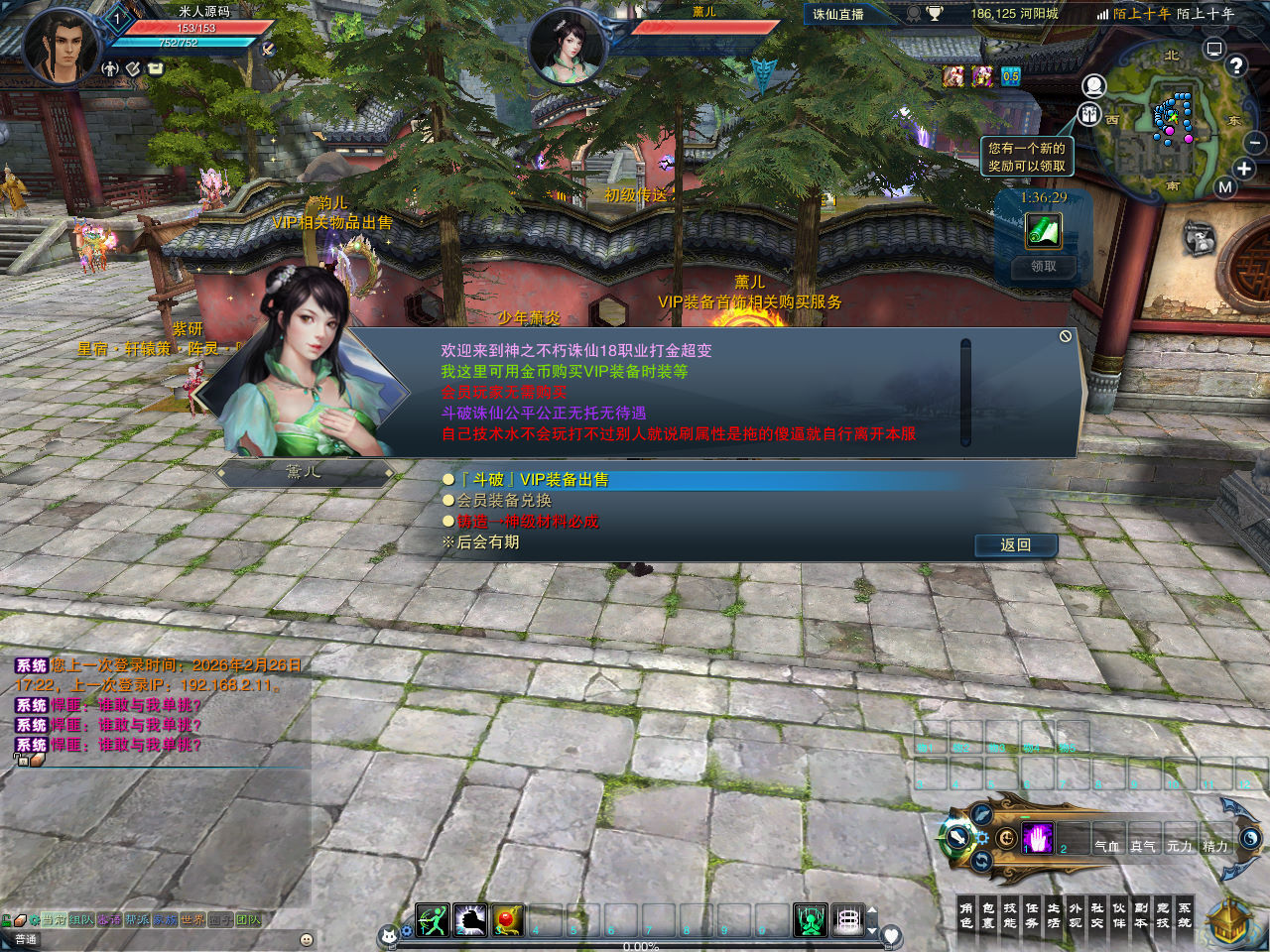Claim the reward with the 领取 button

1043,267
